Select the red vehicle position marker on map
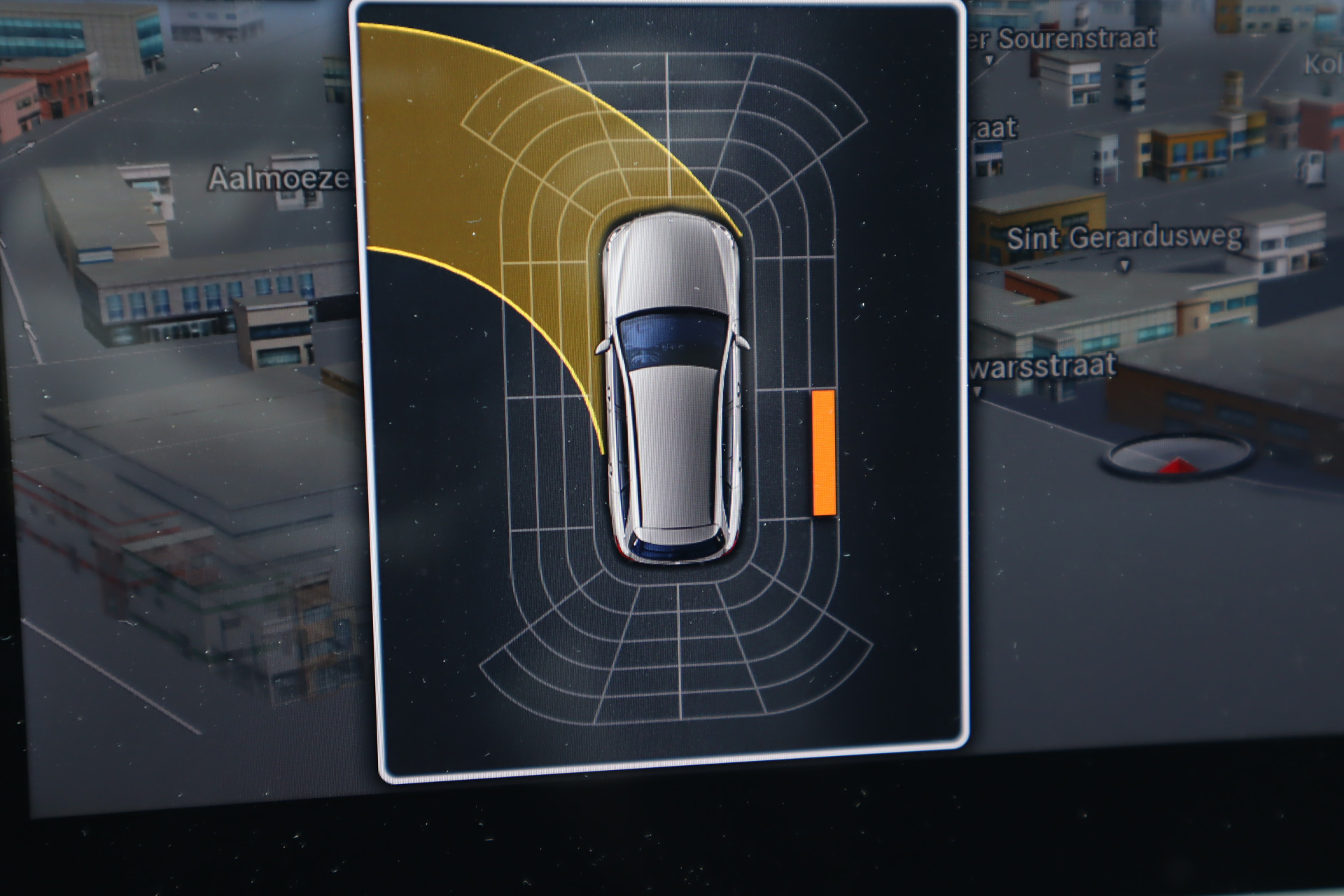 tap(1177, 464)
